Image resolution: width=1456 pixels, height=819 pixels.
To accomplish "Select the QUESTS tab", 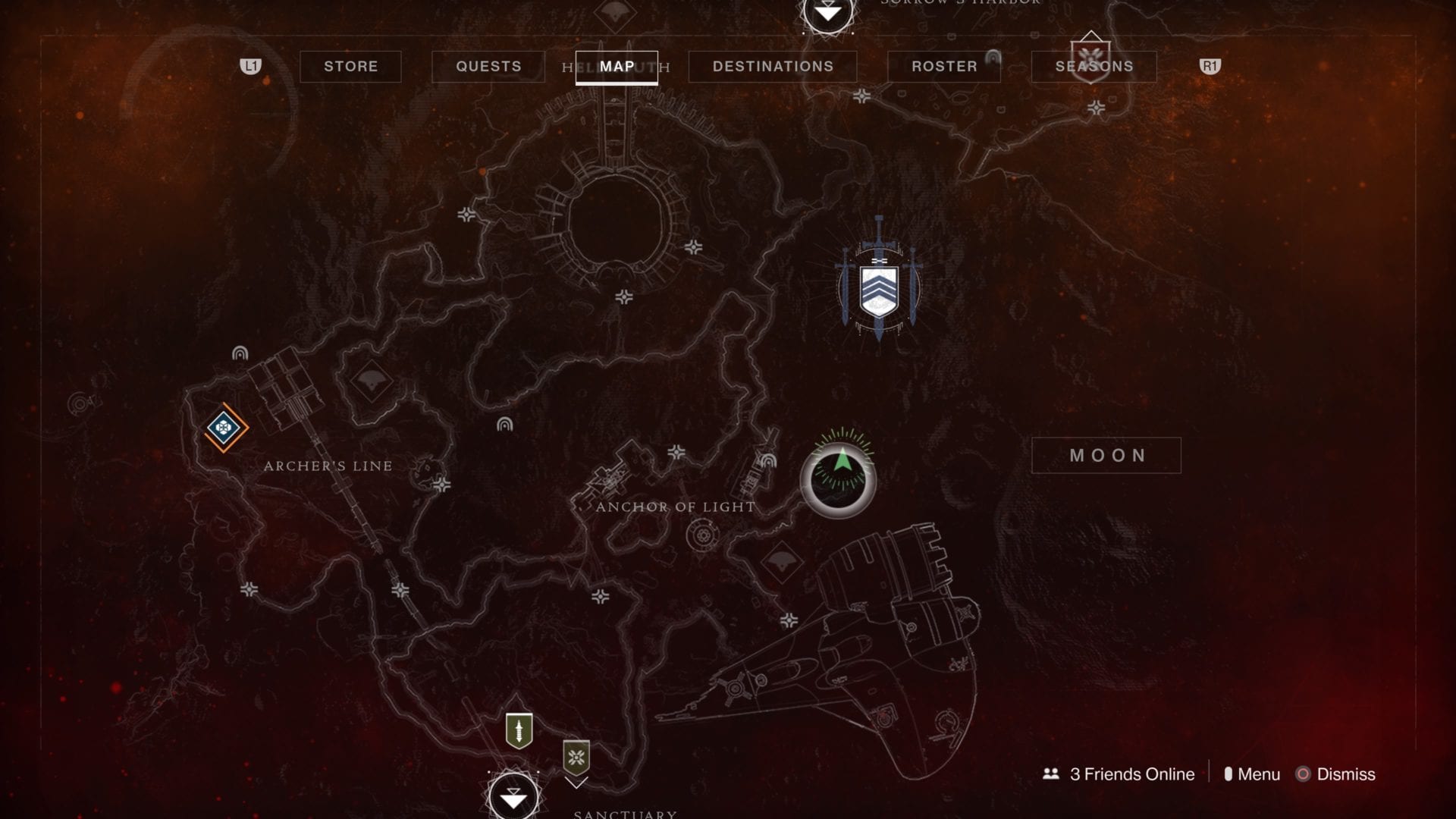I will pyautogui.click(x=488, y=66).
